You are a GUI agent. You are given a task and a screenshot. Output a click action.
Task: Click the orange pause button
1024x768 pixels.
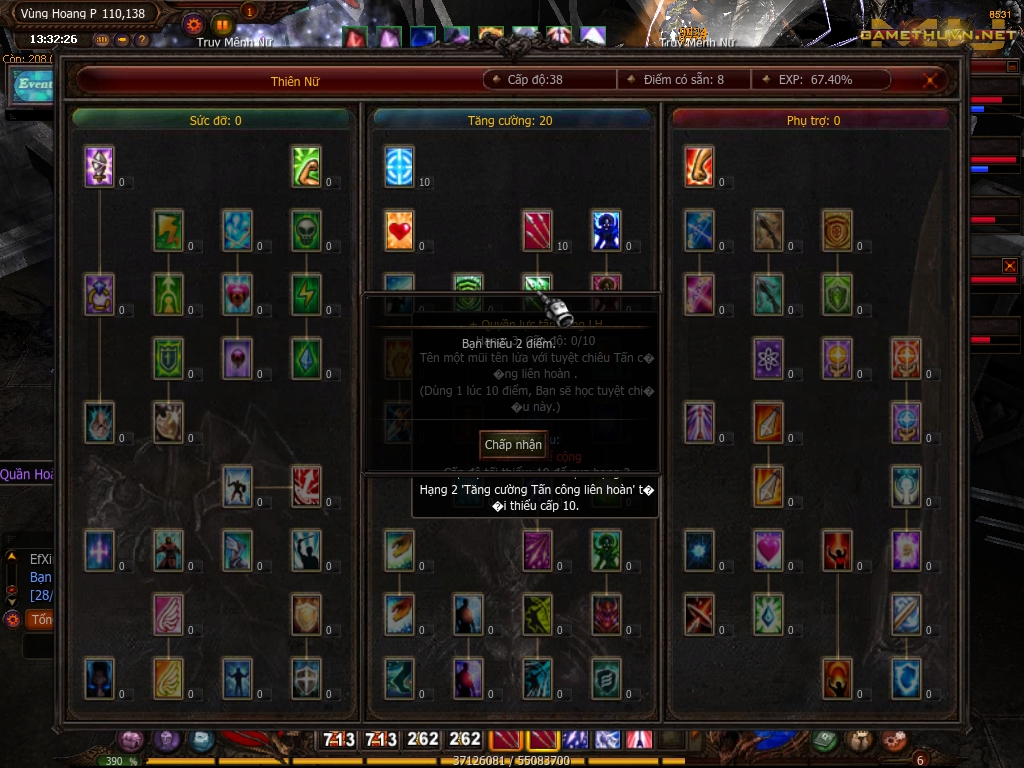(222, 25)
